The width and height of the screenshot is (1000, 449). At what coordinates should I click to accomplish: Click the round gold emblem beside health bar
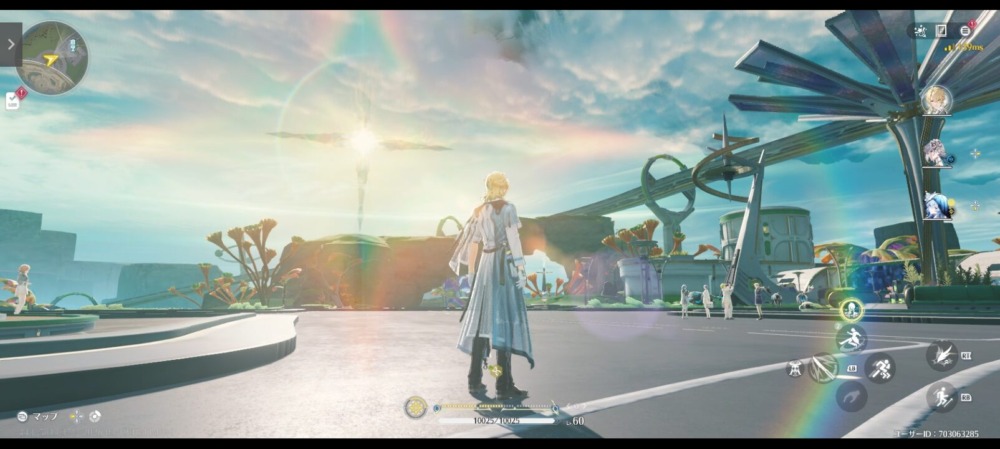[x=415, y=407]
